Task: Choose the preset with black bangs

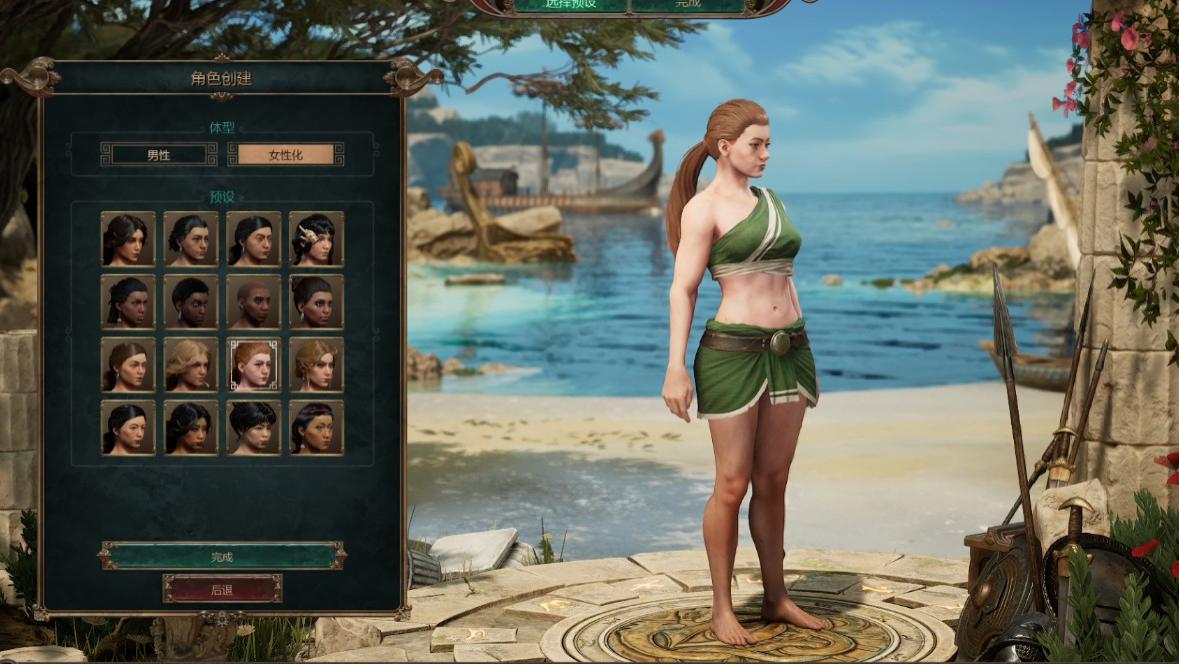Action: point(253,427)
